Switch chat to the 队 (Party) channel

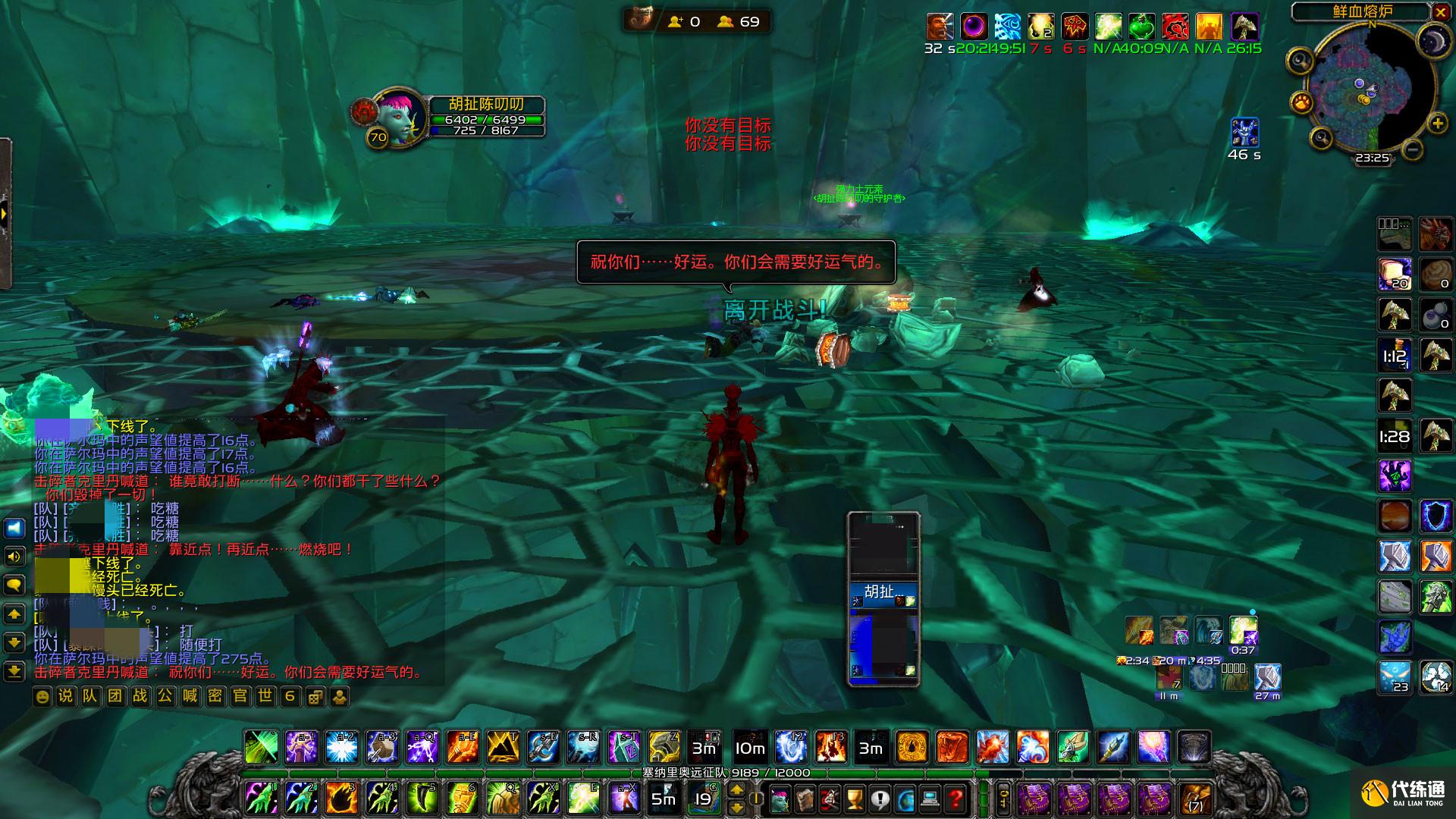pos(90,696)
